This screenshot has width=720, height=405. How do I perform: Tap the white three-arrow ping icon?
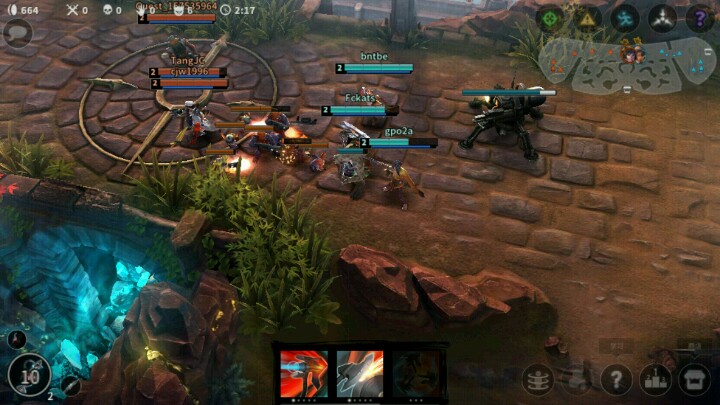tap(662, 17)
